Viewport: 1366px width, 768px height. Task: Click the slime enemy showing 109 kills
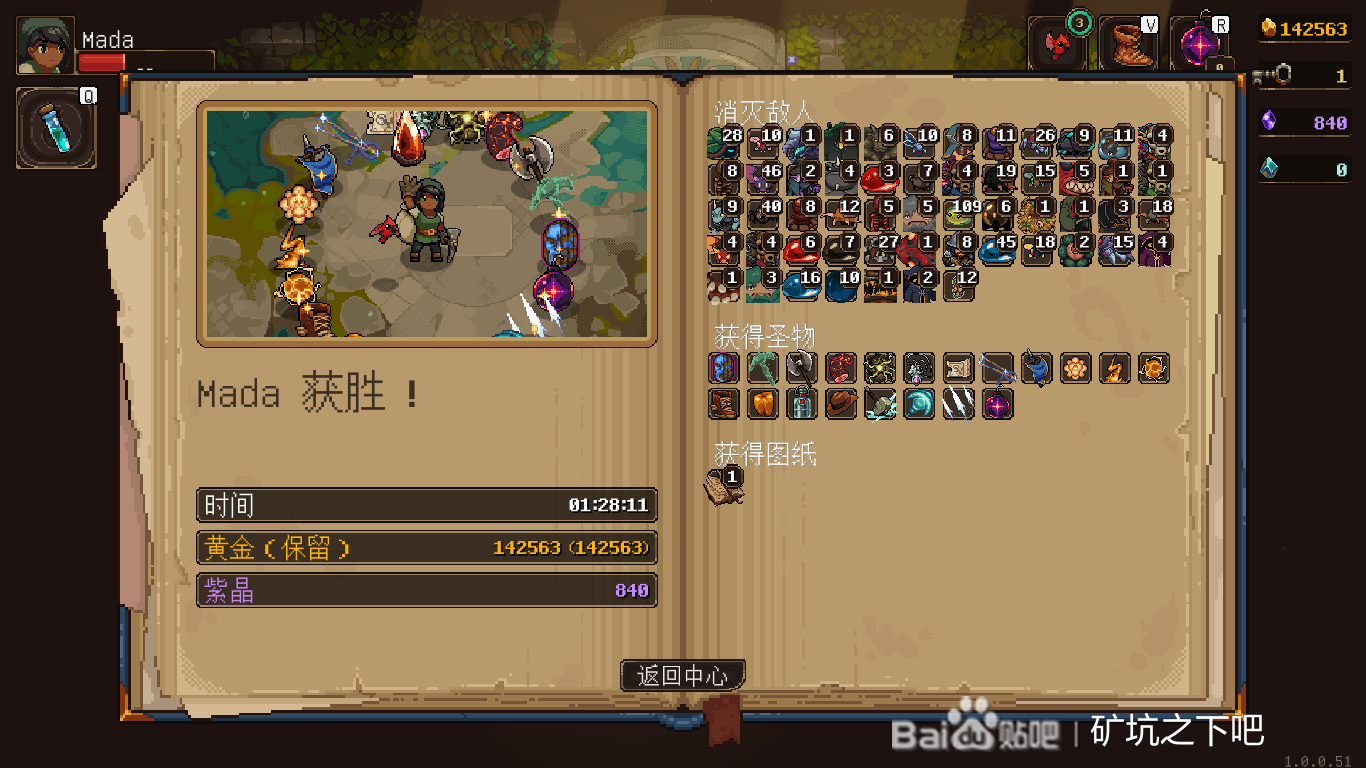(957, 213)
